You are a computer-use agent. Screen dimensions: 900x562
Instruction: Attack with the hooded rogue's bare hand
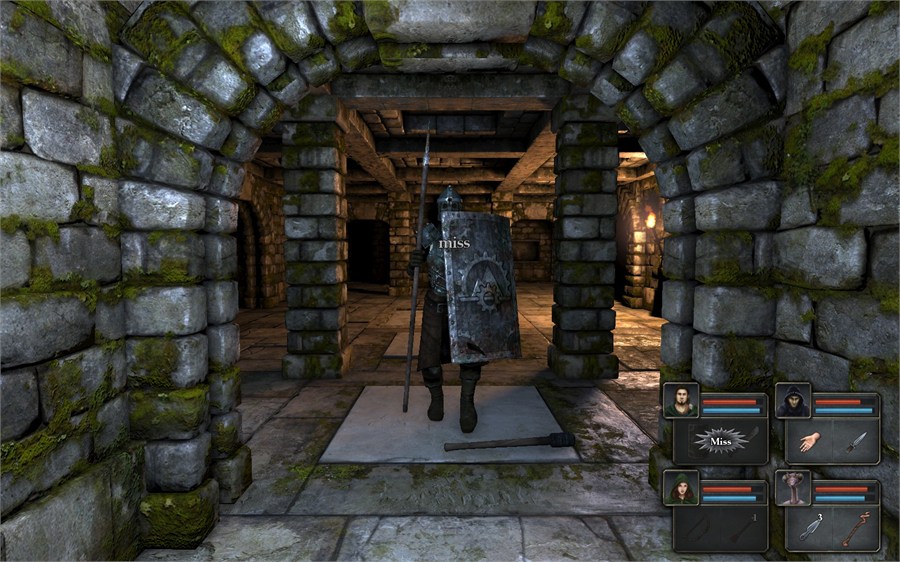tap(809, 441)
